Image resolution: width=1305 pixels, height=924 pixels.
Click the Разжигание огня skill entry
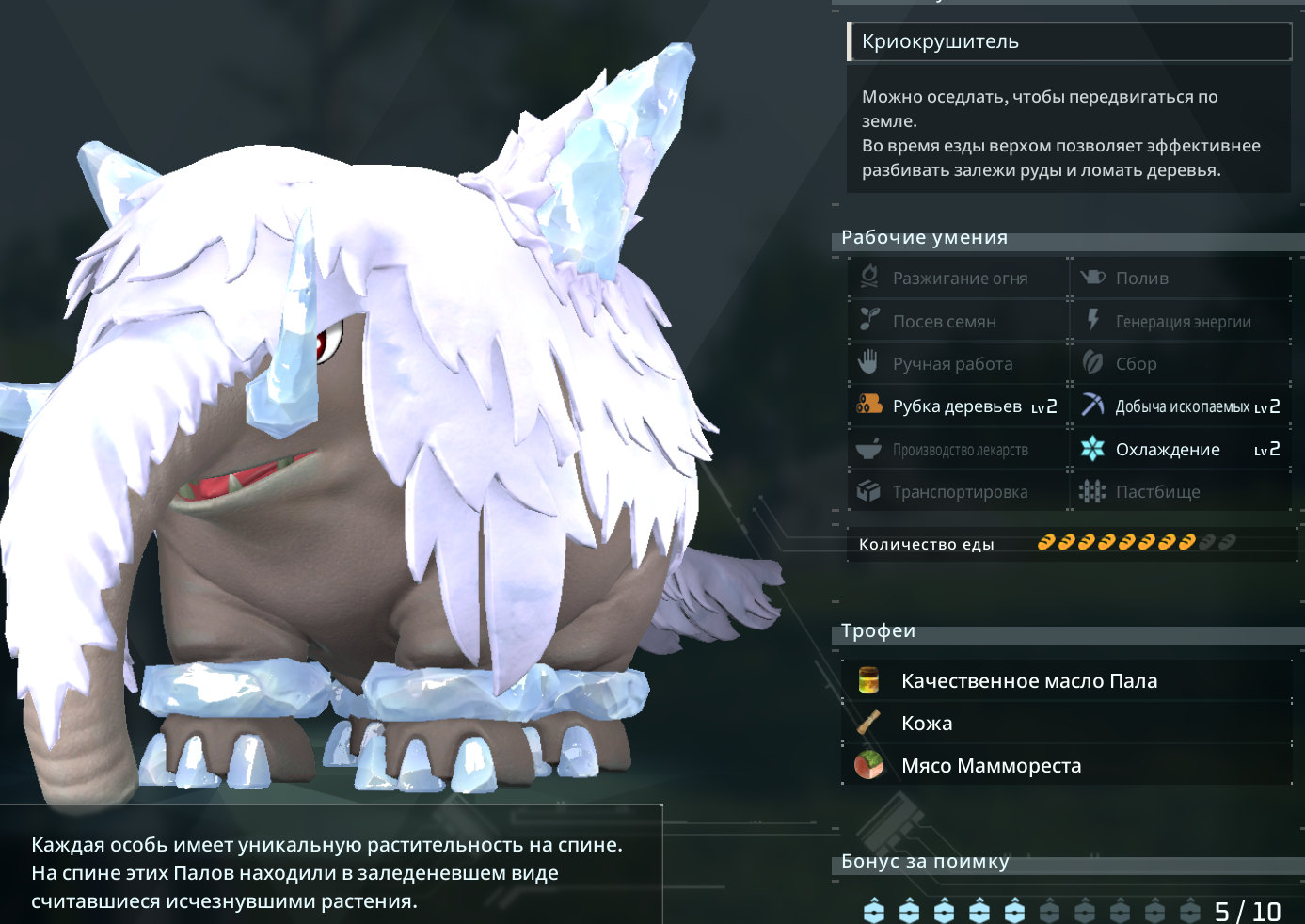[x=958, y=279]
